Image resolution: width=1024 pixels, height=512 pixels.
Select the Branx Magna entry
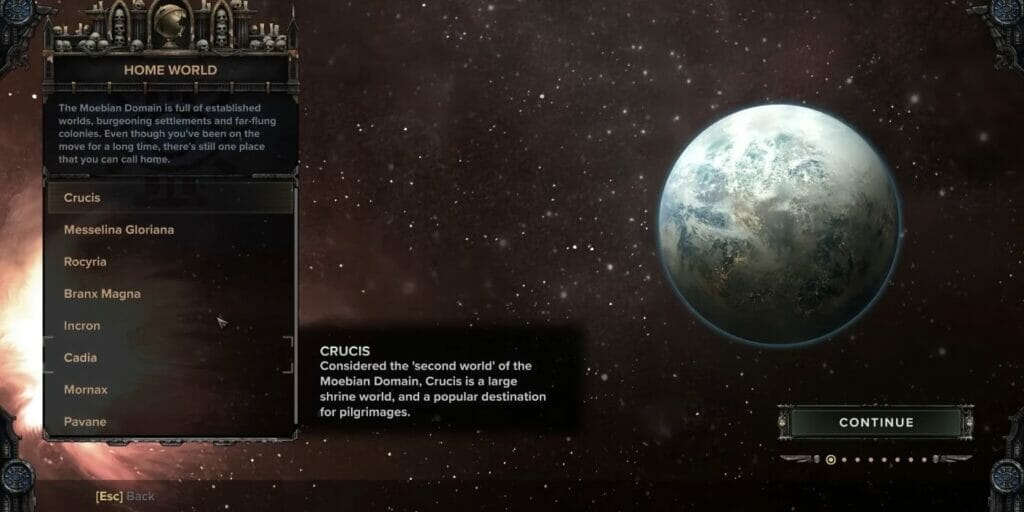(x=170, y=294)
